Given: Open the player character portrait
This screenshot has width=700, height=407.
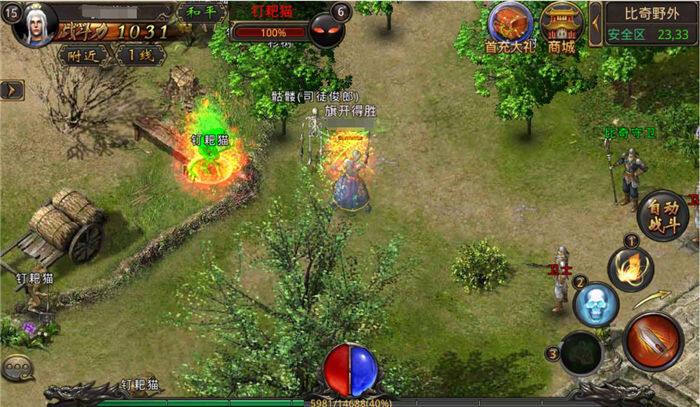Looking at the screenshot, I should tap(36, 22).
